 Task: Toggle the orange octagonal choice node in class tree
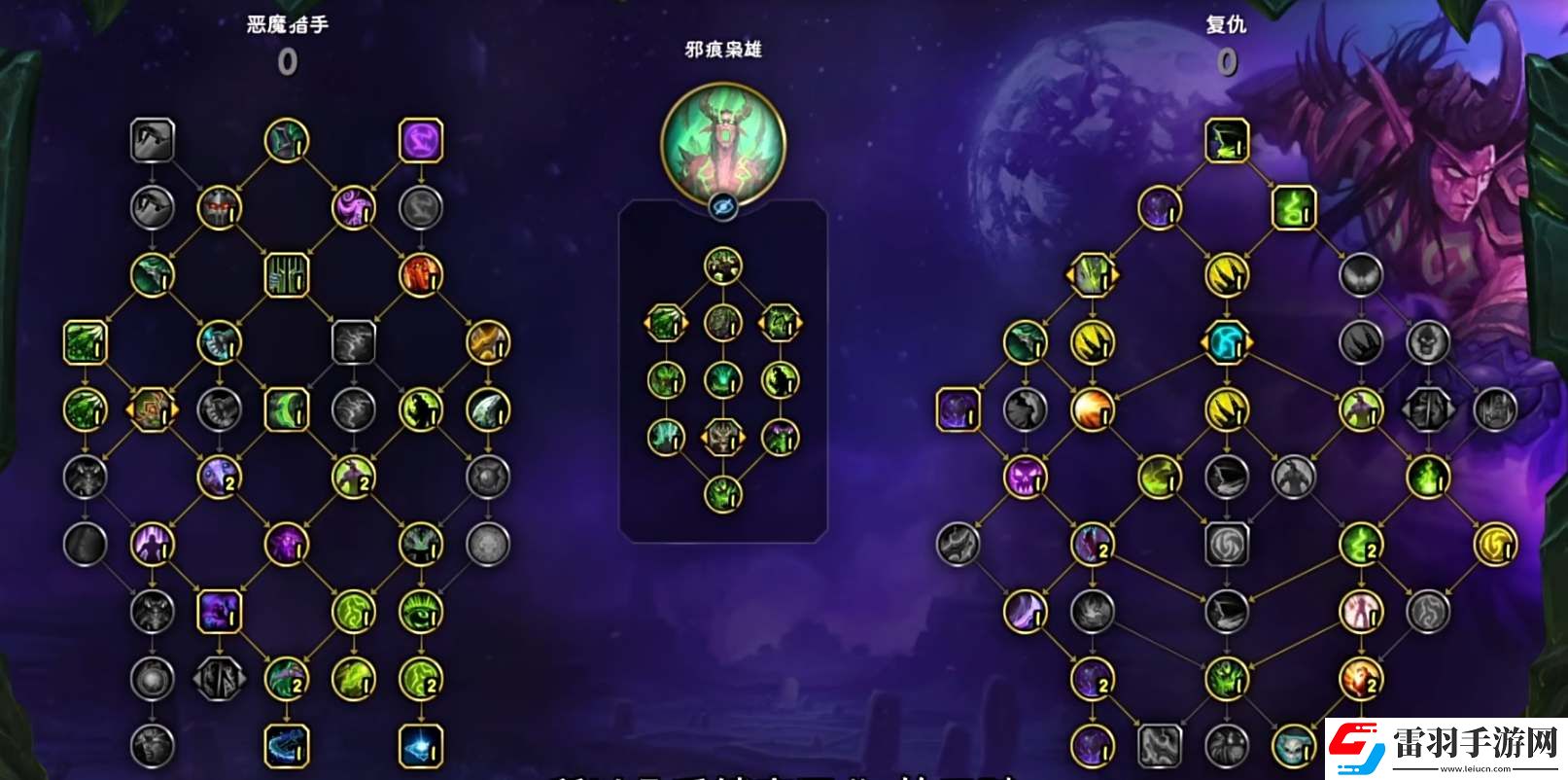(x=150, y=409)
